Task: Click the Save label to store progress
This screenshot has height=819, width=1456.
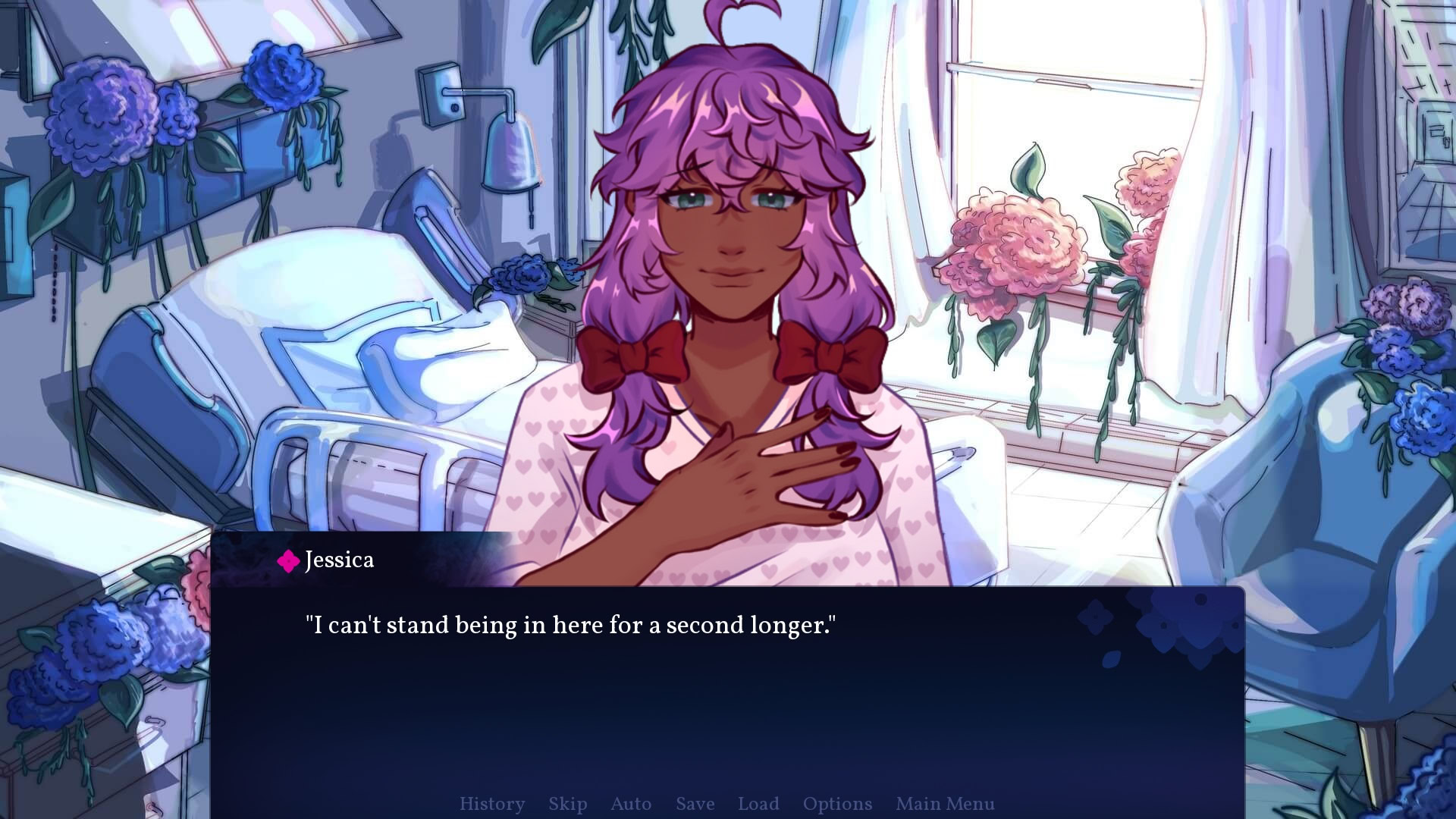Action: point(694,804)
